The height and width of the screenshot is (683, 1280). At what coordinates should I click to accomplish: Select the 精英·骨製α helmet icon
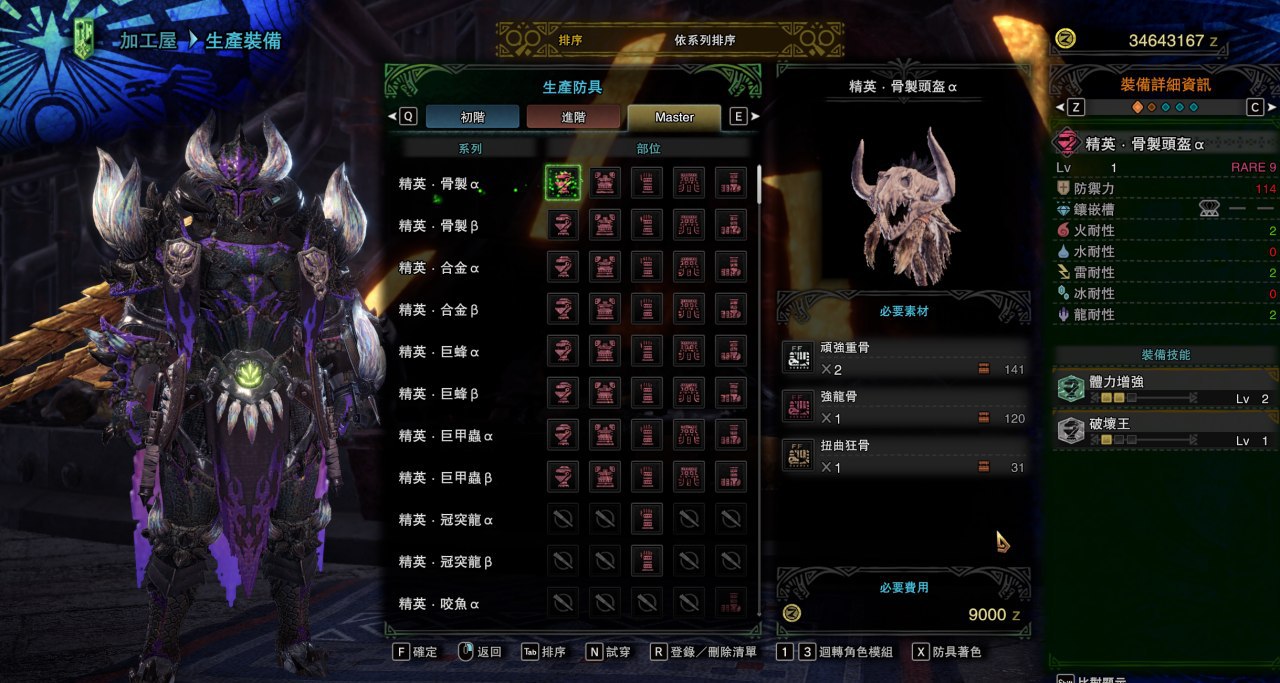tap(563, 183)
